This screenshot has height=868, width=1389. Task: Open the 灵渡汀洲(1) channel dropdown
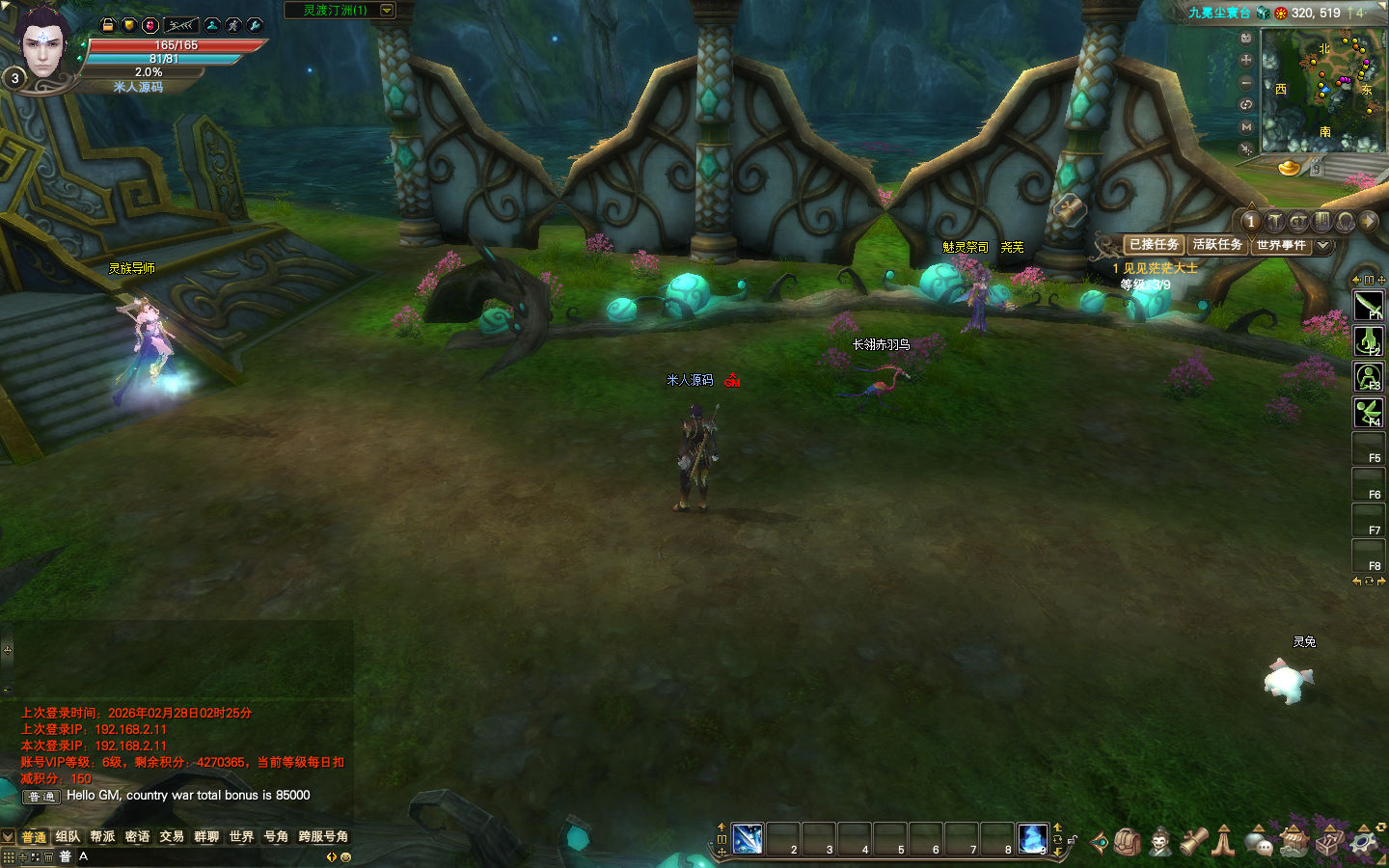pyautogui.click(x=387, y=11)
